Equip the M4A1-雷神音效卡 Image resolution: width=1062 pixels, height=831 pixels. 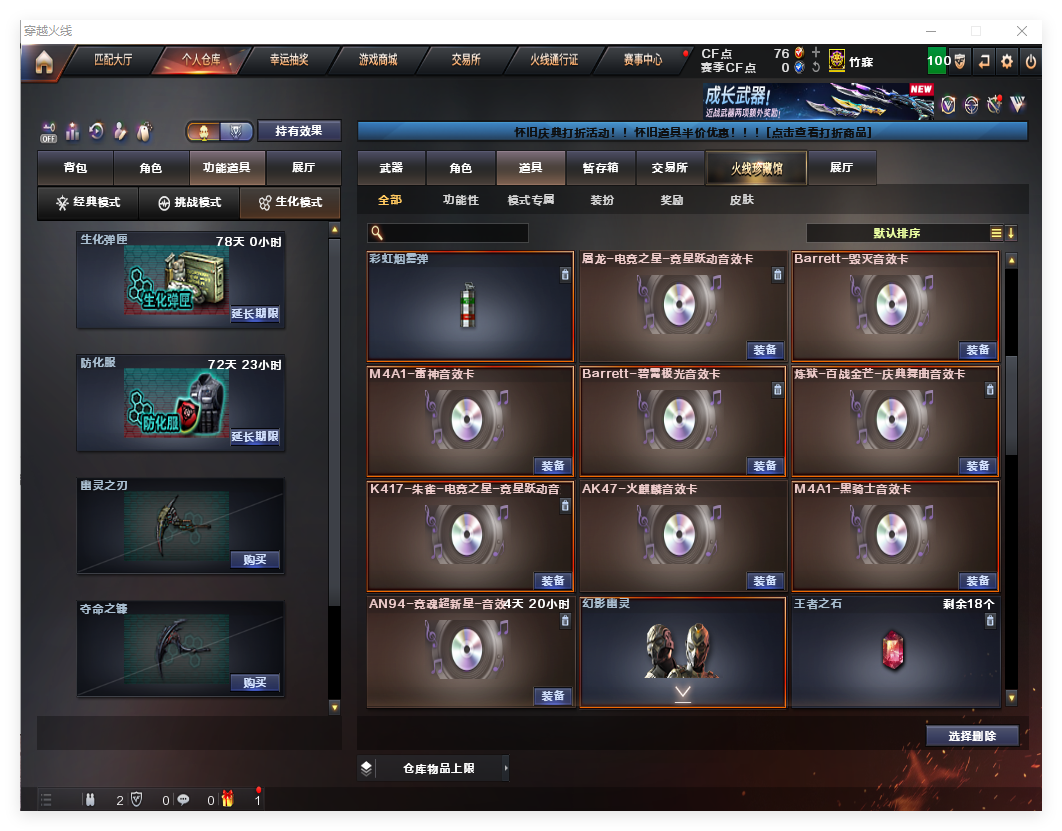(x=553, y=466)
